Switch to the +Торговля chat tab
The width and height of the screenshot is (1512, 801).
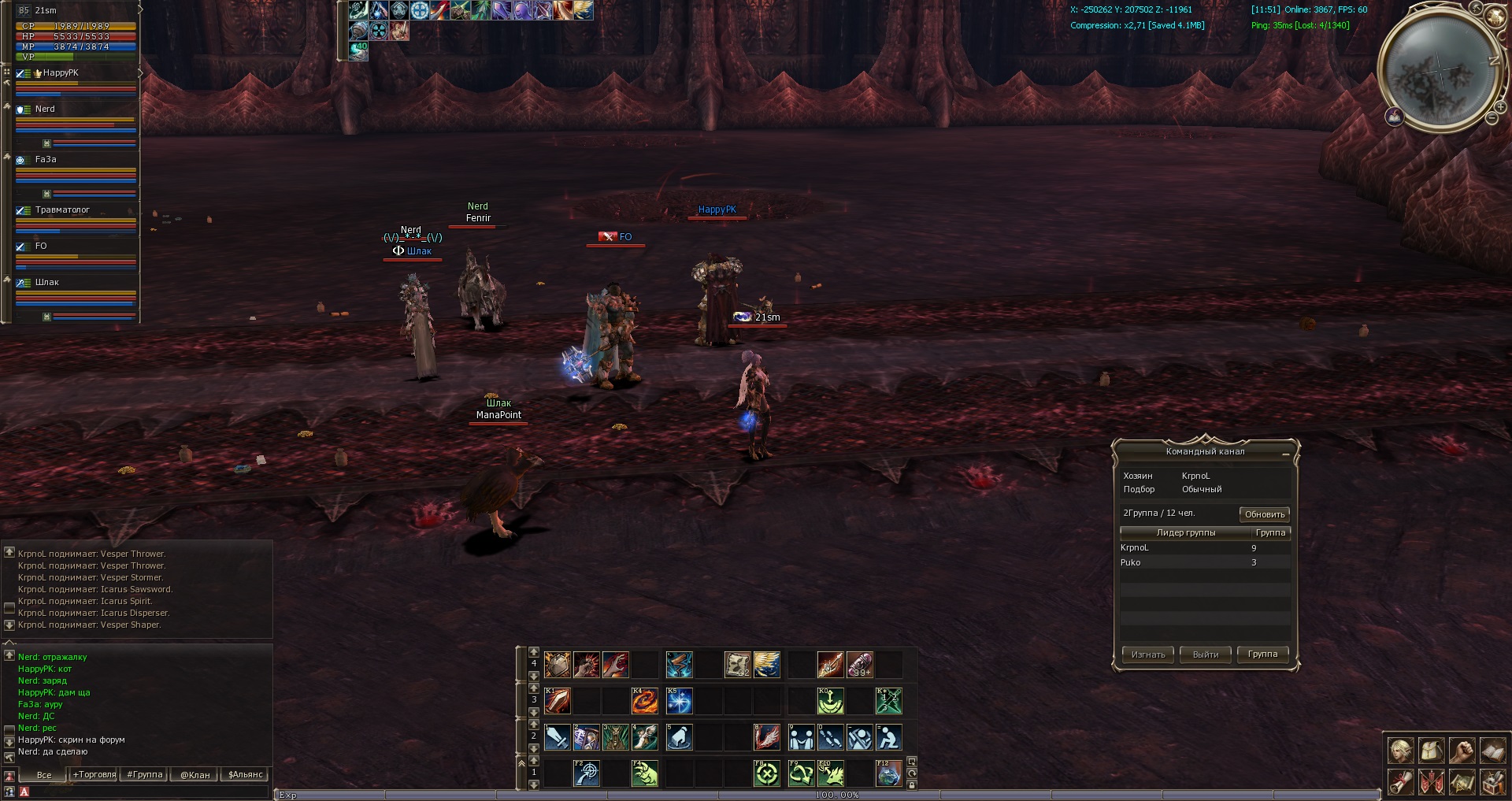(94, 775)
